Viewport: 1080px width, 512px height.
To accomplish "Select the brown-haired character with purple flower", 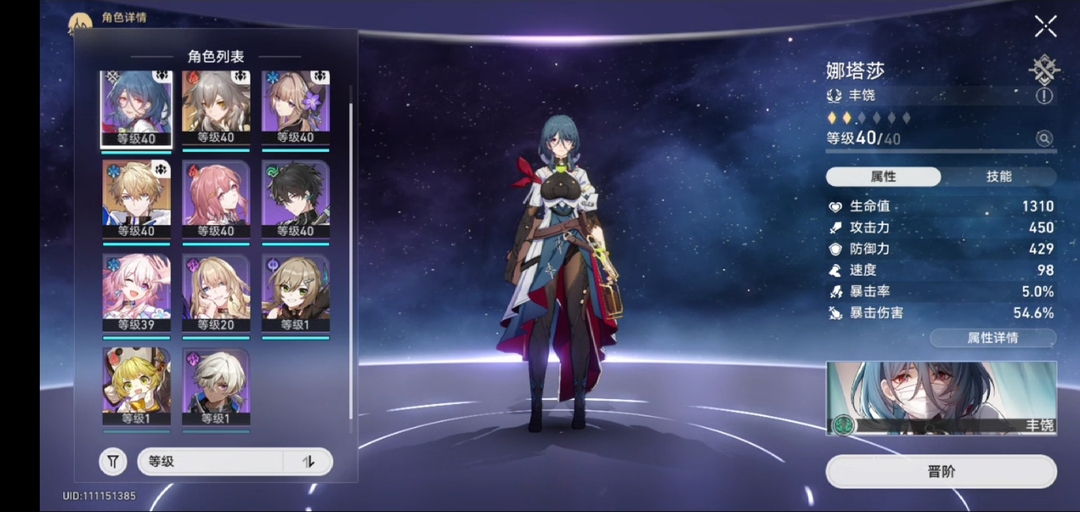I will pos(296,108).
